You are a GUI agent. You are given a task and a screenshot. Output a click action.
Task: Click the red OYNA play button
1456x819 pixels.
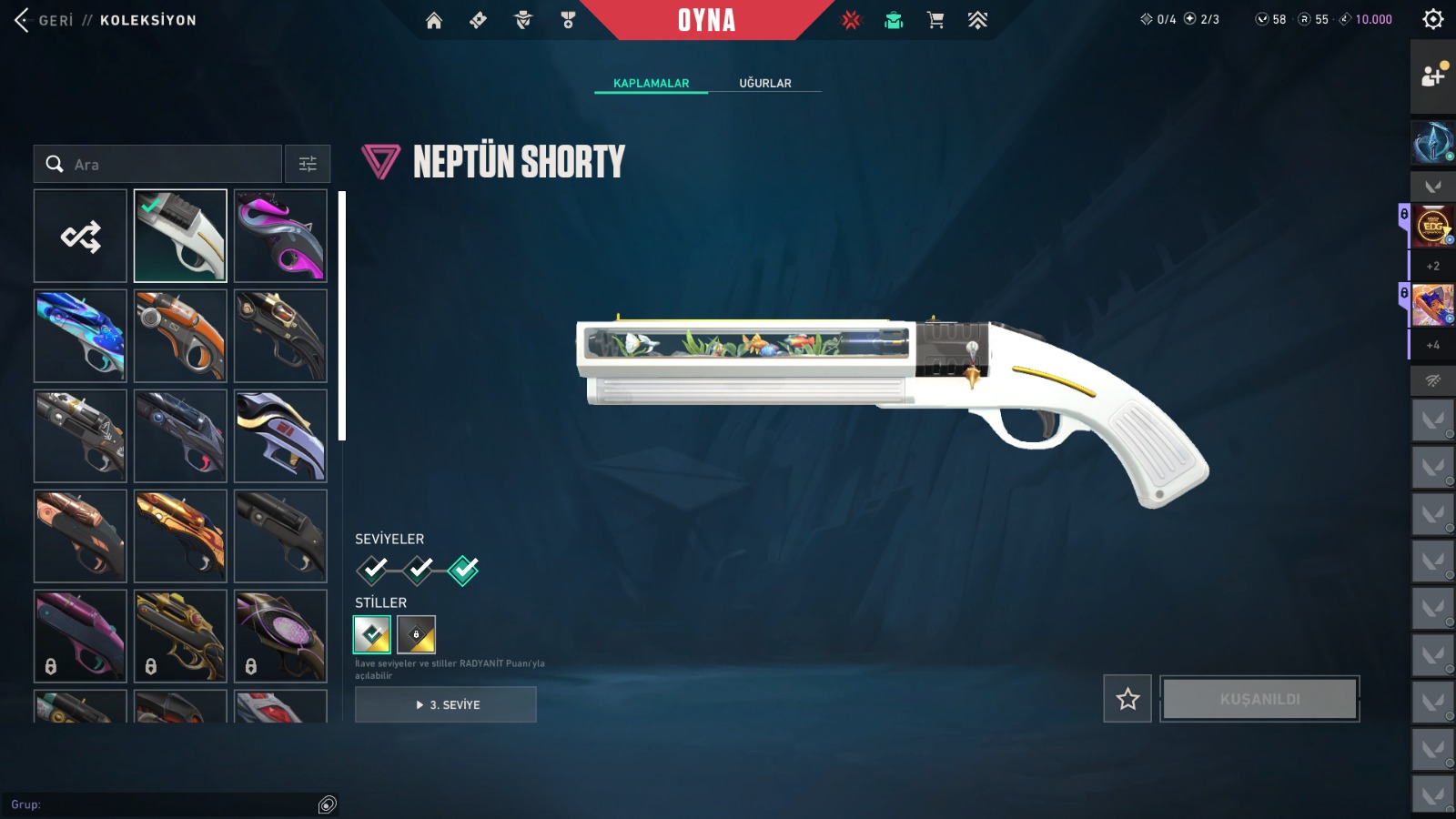point(706,20)
